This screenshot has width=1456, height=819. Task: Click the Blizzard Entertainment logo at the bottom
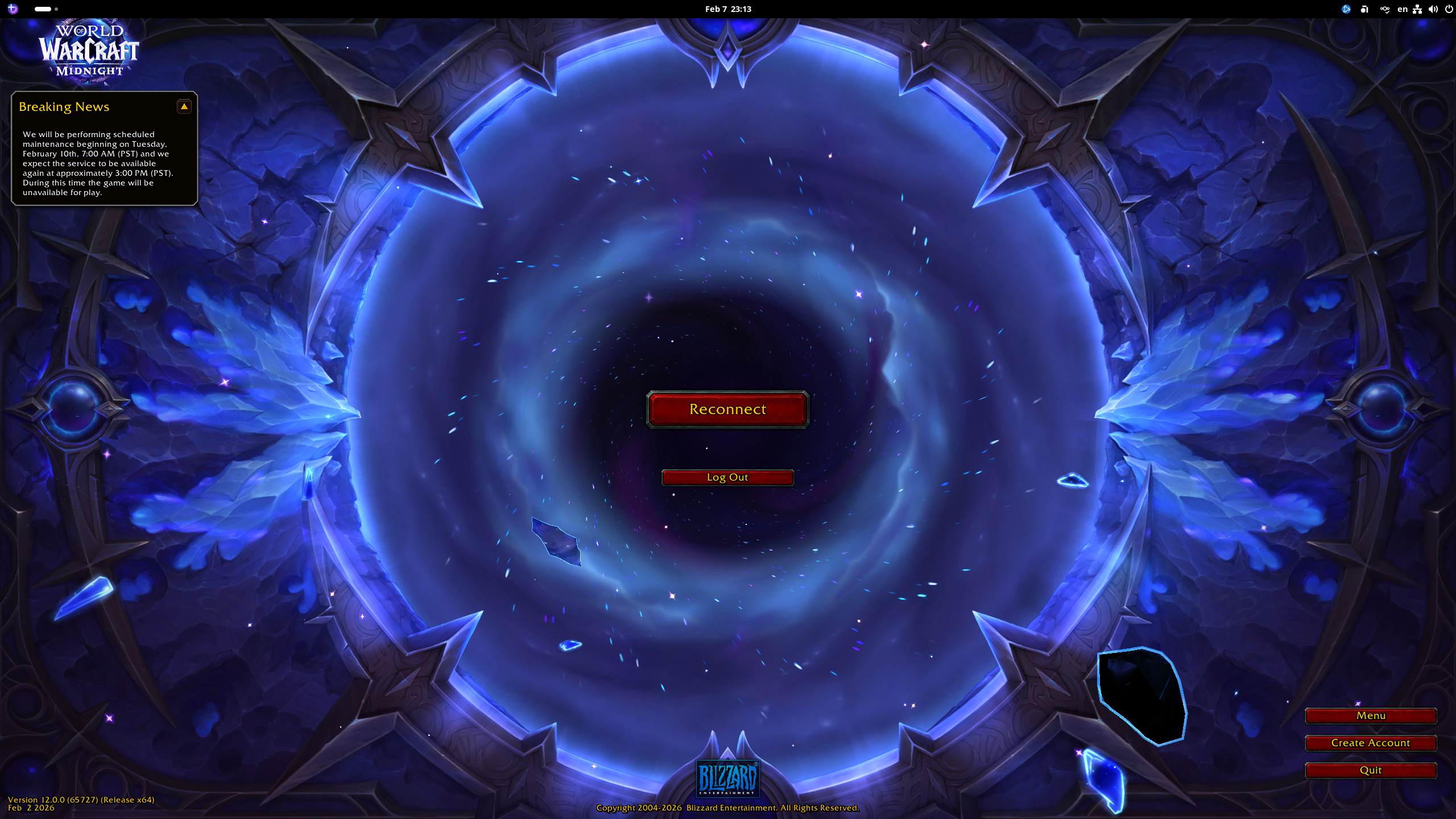(x=727, y=779)
